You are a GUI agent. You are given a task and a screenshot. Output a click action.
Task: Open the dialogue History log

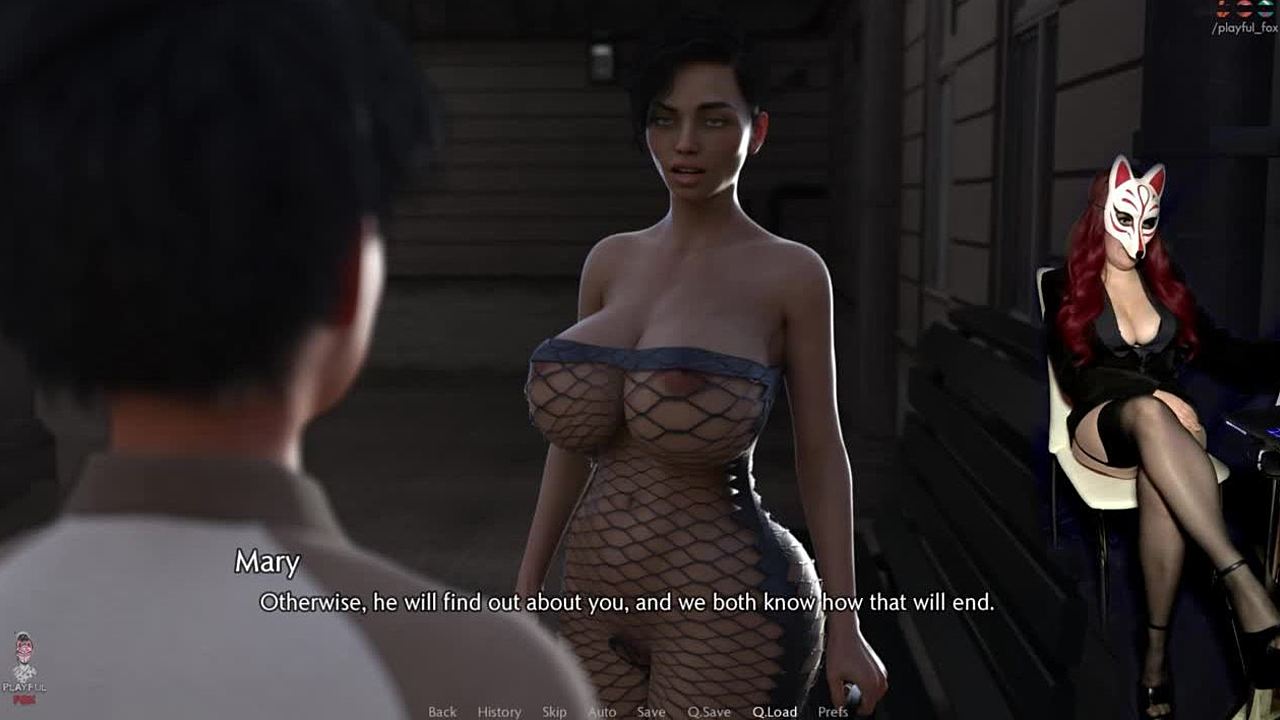pos(499,712)
